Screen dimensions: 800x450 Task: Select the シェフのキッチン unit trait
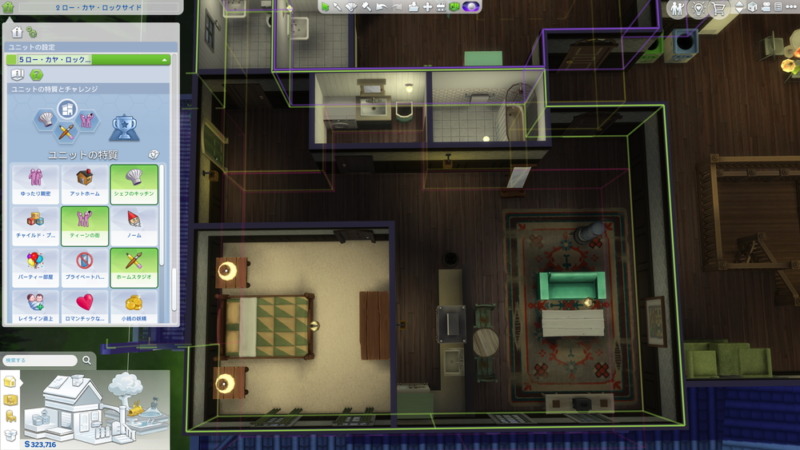pos(133,183)
